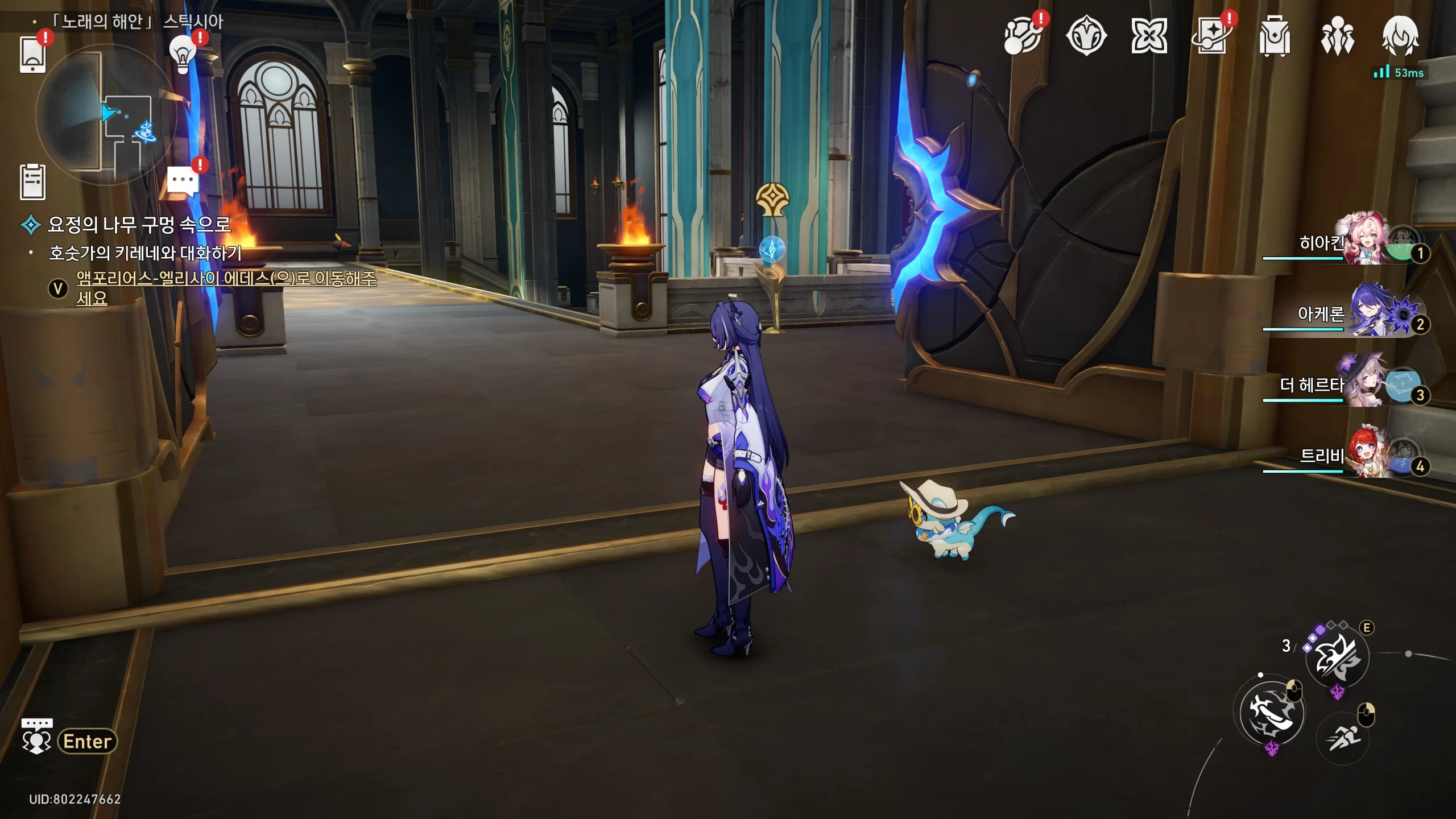Open the four-petal knot menu icon
The width and height of the screenshot is (1456, 819).
[x=1149, y=37]
